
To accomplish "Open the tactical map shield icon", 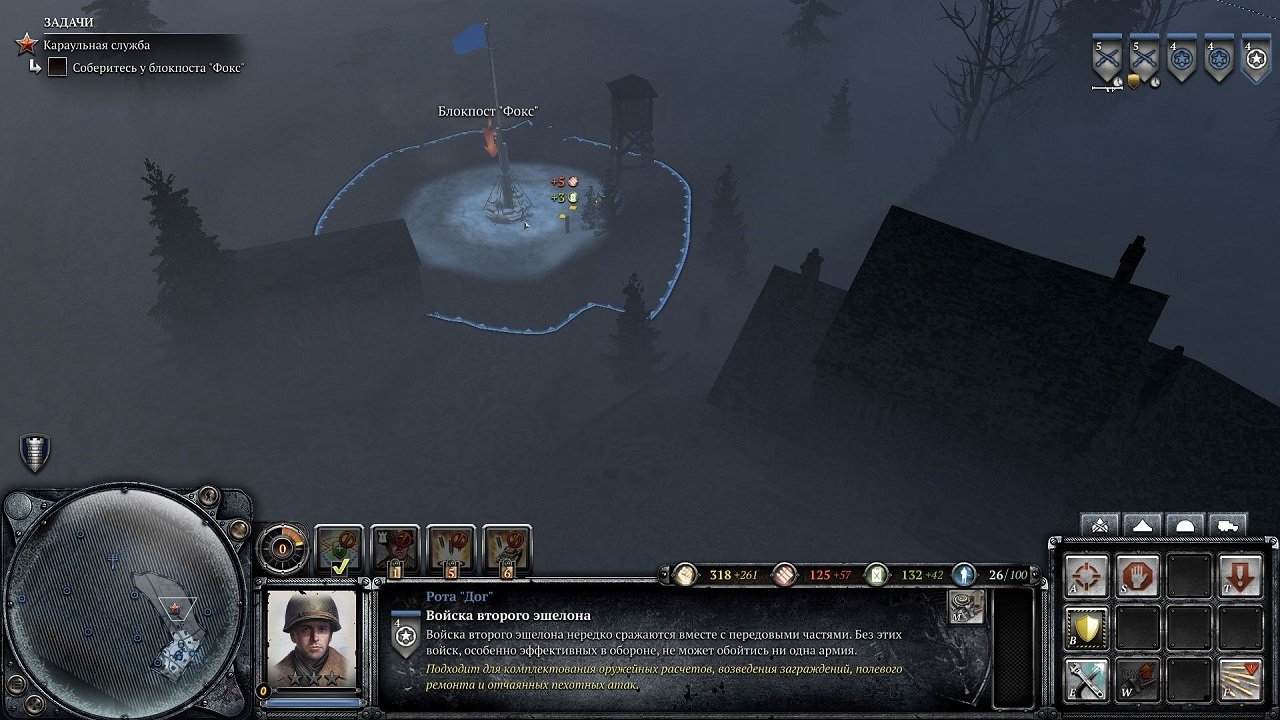I will (x=33, y=452).
